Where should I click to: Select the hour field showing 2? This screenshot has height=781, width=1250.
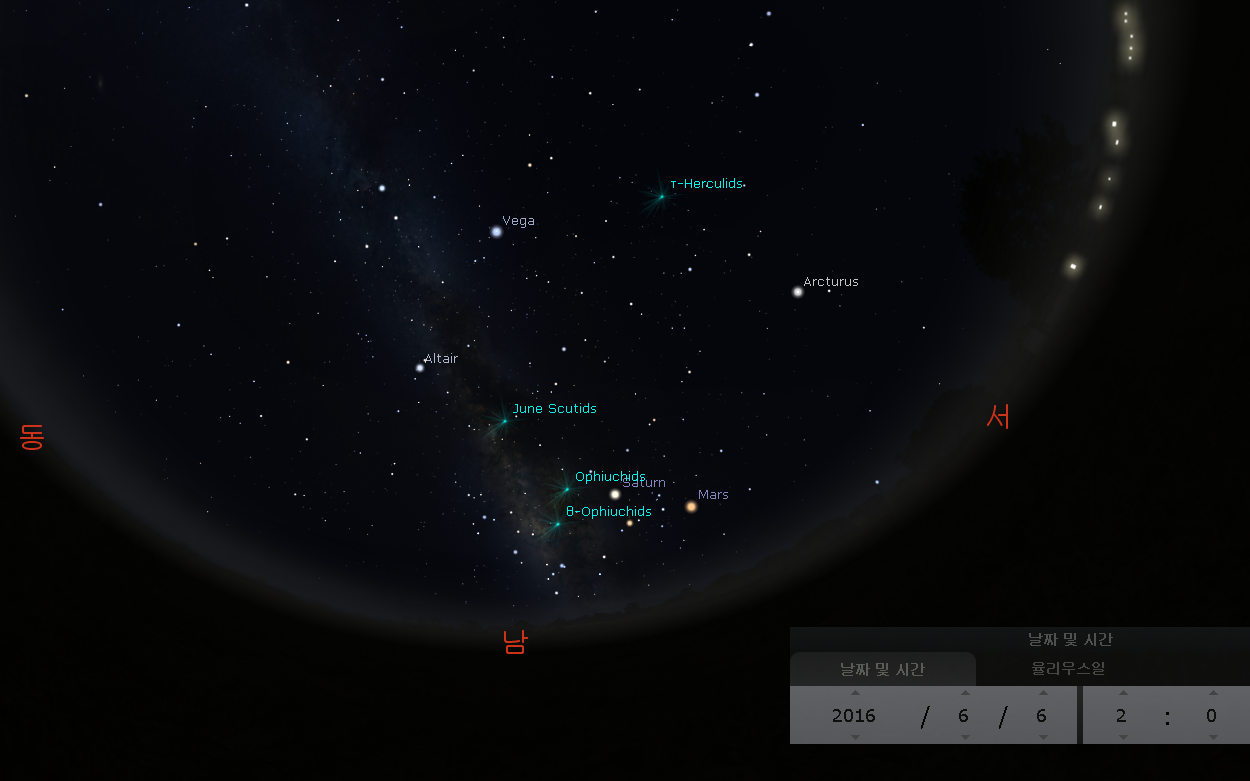click(x=1122, y=715)
